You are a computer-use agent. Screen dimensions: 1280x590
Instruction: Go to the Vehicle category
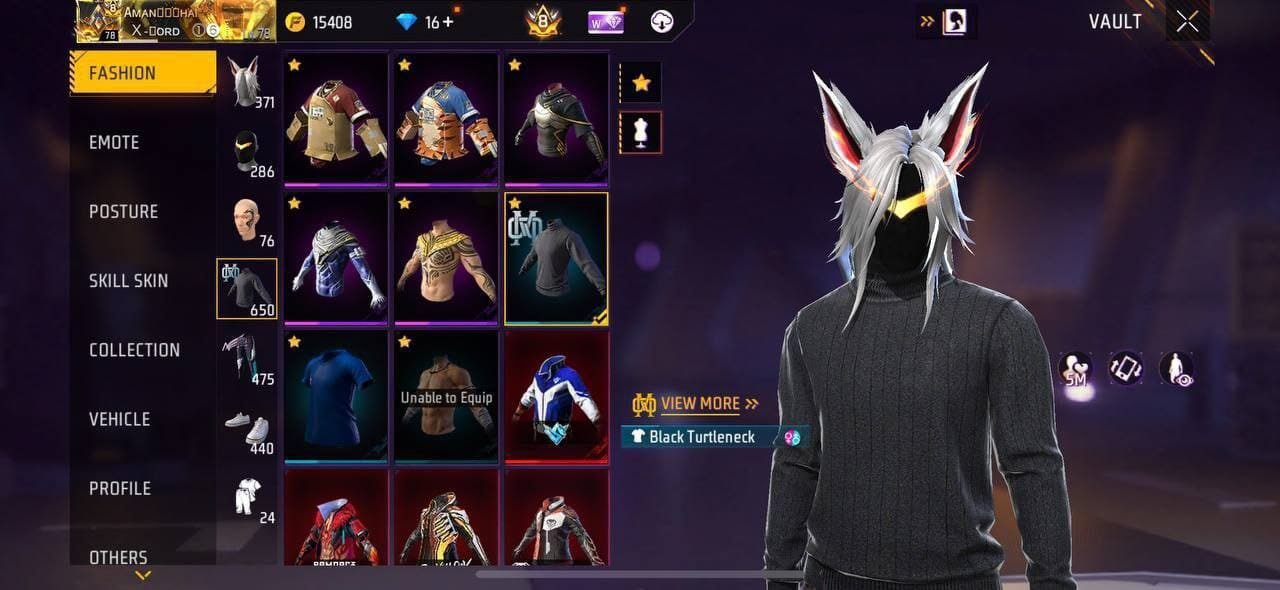coord(119,419)
